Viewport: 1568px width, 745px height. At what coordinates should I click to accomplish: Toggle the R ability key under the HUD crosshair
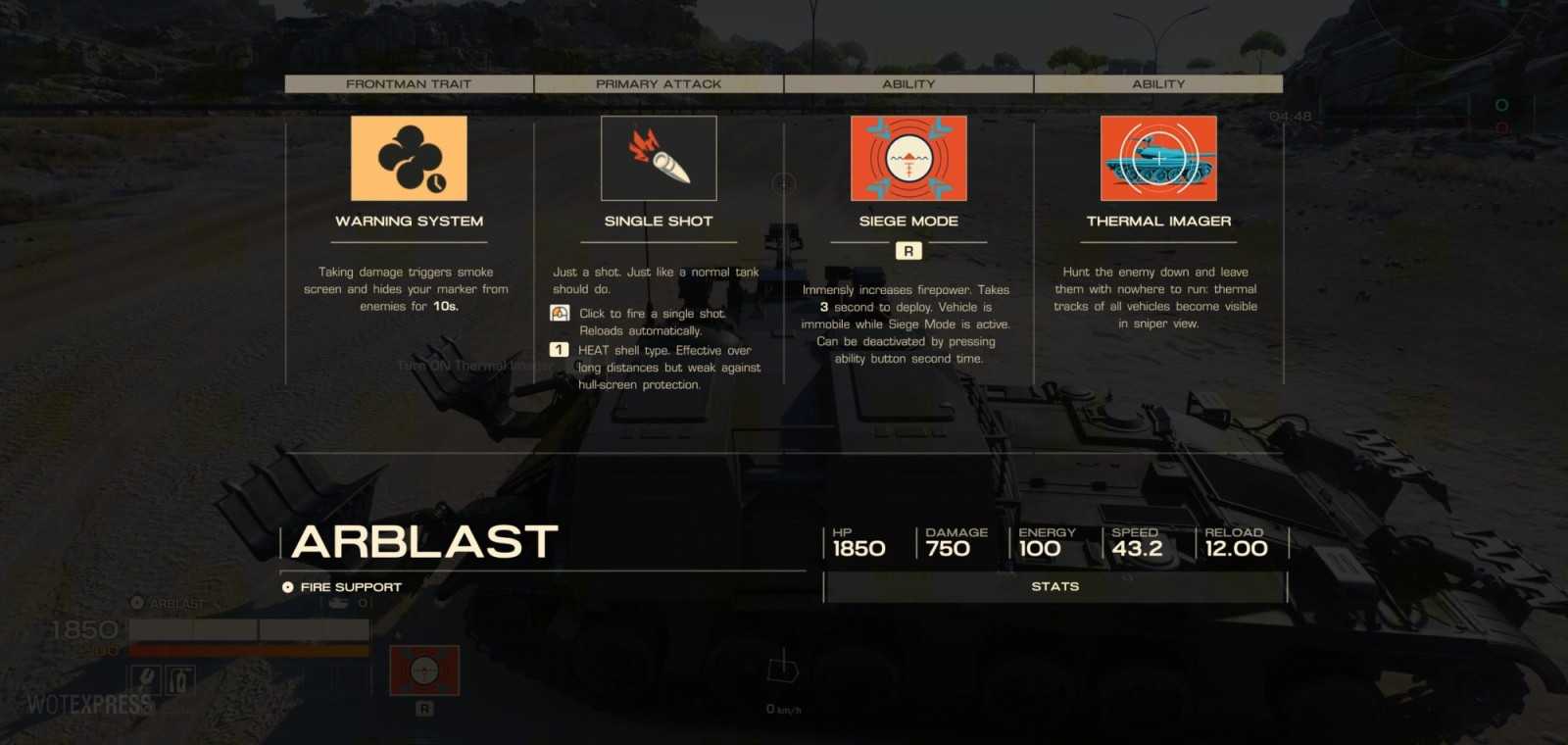pyautogui.click(x=424, y=711)
